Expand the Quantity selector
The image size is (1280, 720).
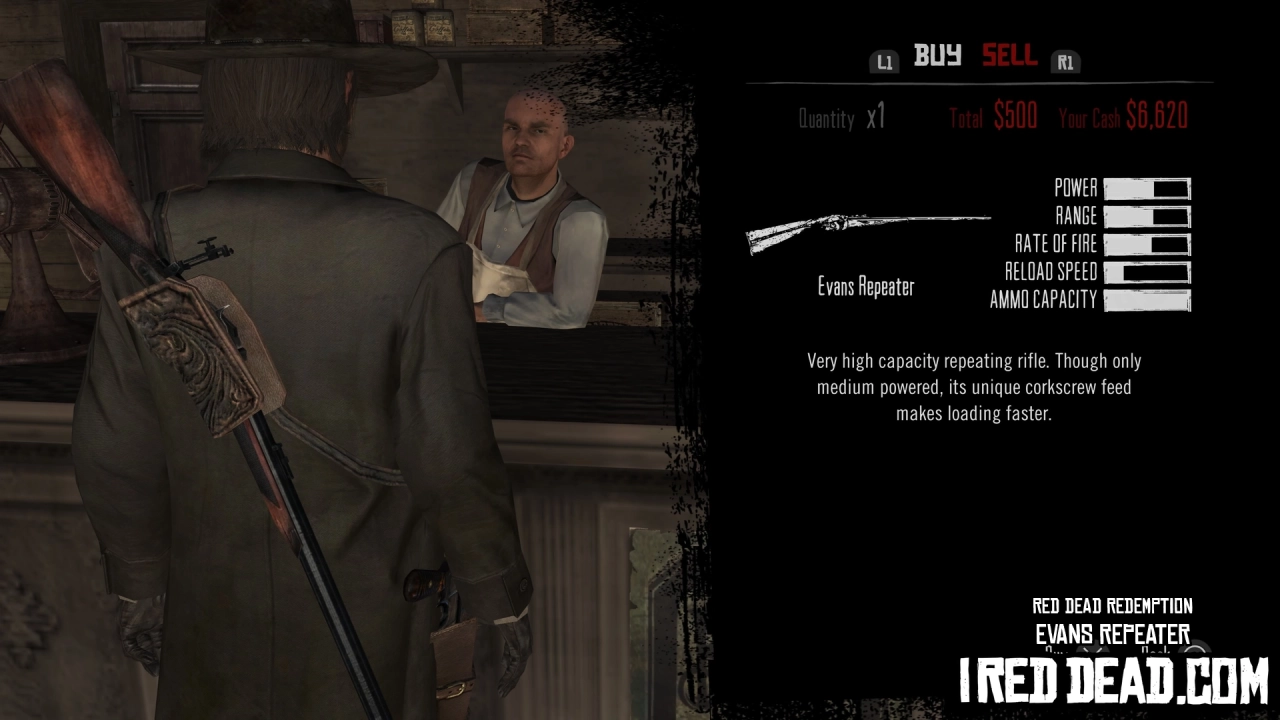click(x=828, y=118)
